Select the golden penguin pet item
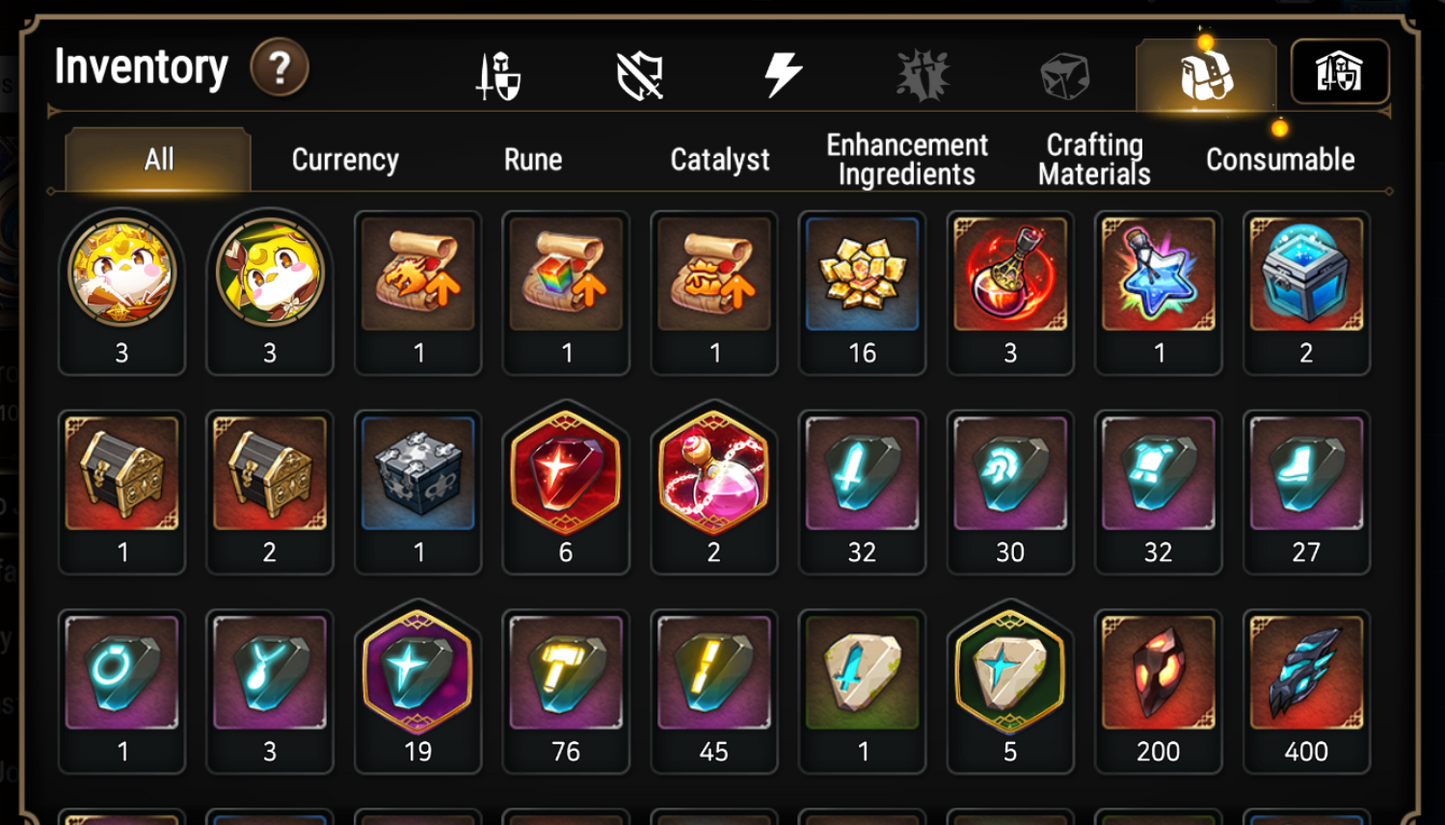1445x825 pixels. (122, 277)
